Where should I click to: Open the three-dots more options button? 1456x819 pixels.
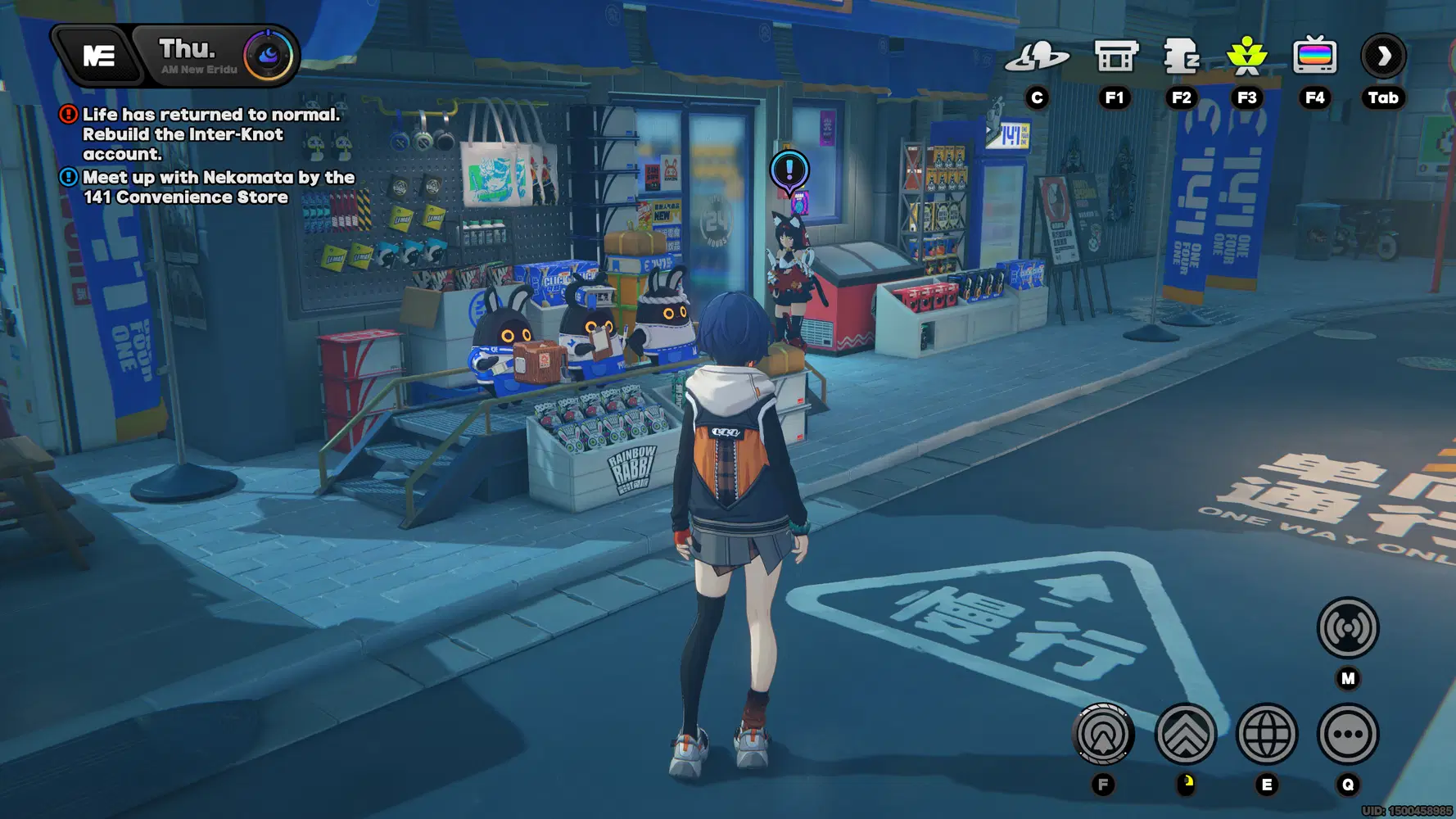[1347, 734]
